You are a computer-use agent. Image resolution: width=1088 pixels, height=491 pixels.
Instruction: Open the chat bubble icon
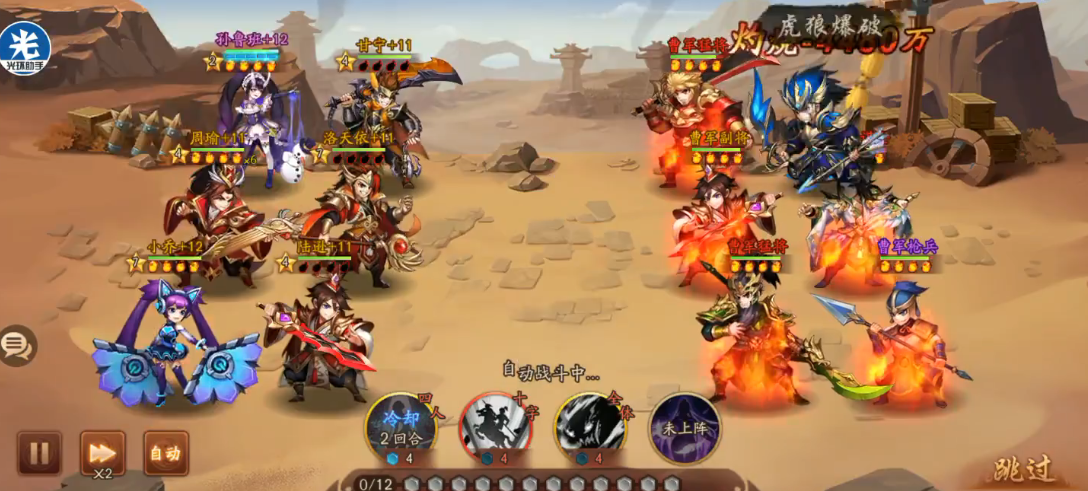16,346
